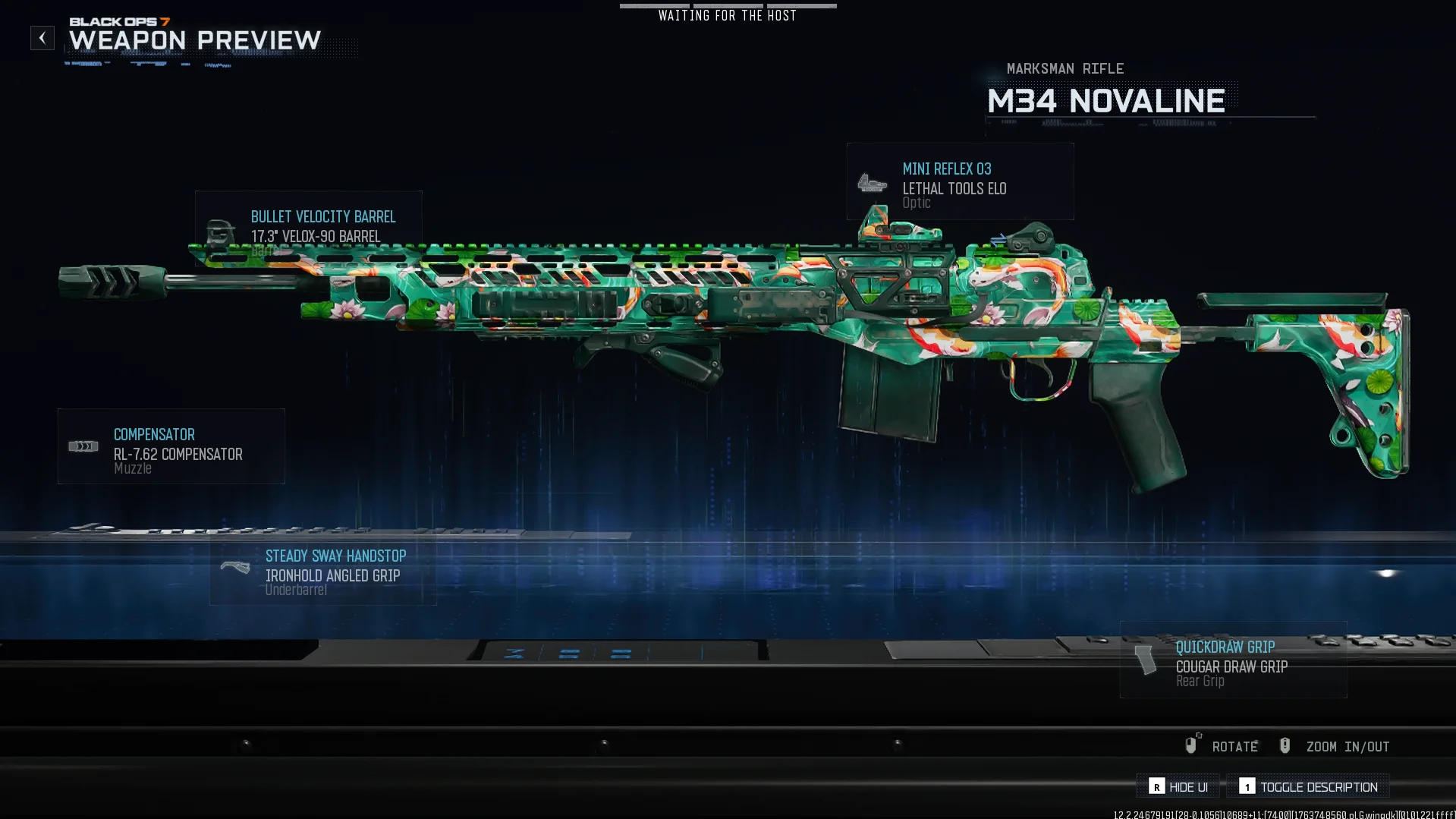The image size is (1456, 819).
Task: Click the Steady Sway Handstop grip icon
Action: tap(236, 565)
